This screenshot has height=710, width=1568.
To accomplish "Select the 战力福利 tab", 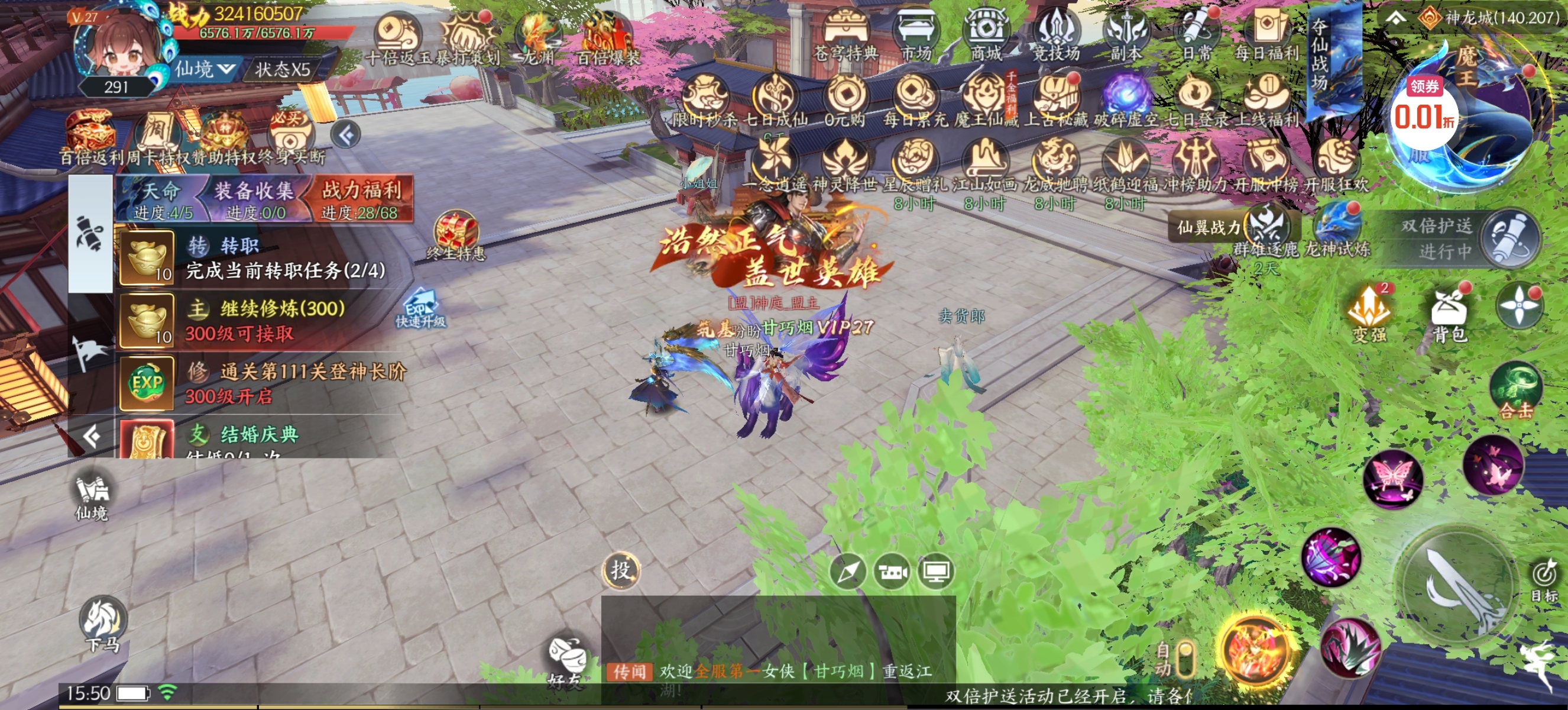I will pos(362,199).
